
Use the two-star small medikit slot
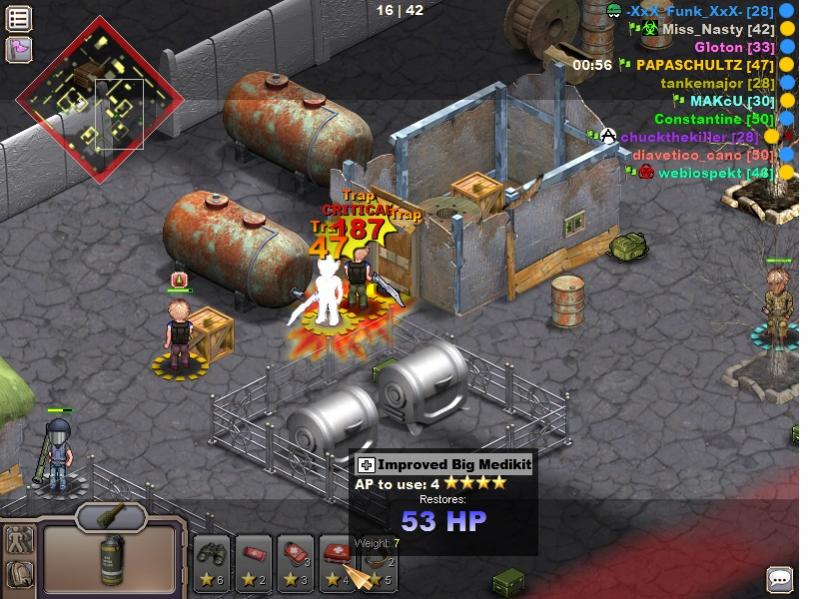[254, 562]
